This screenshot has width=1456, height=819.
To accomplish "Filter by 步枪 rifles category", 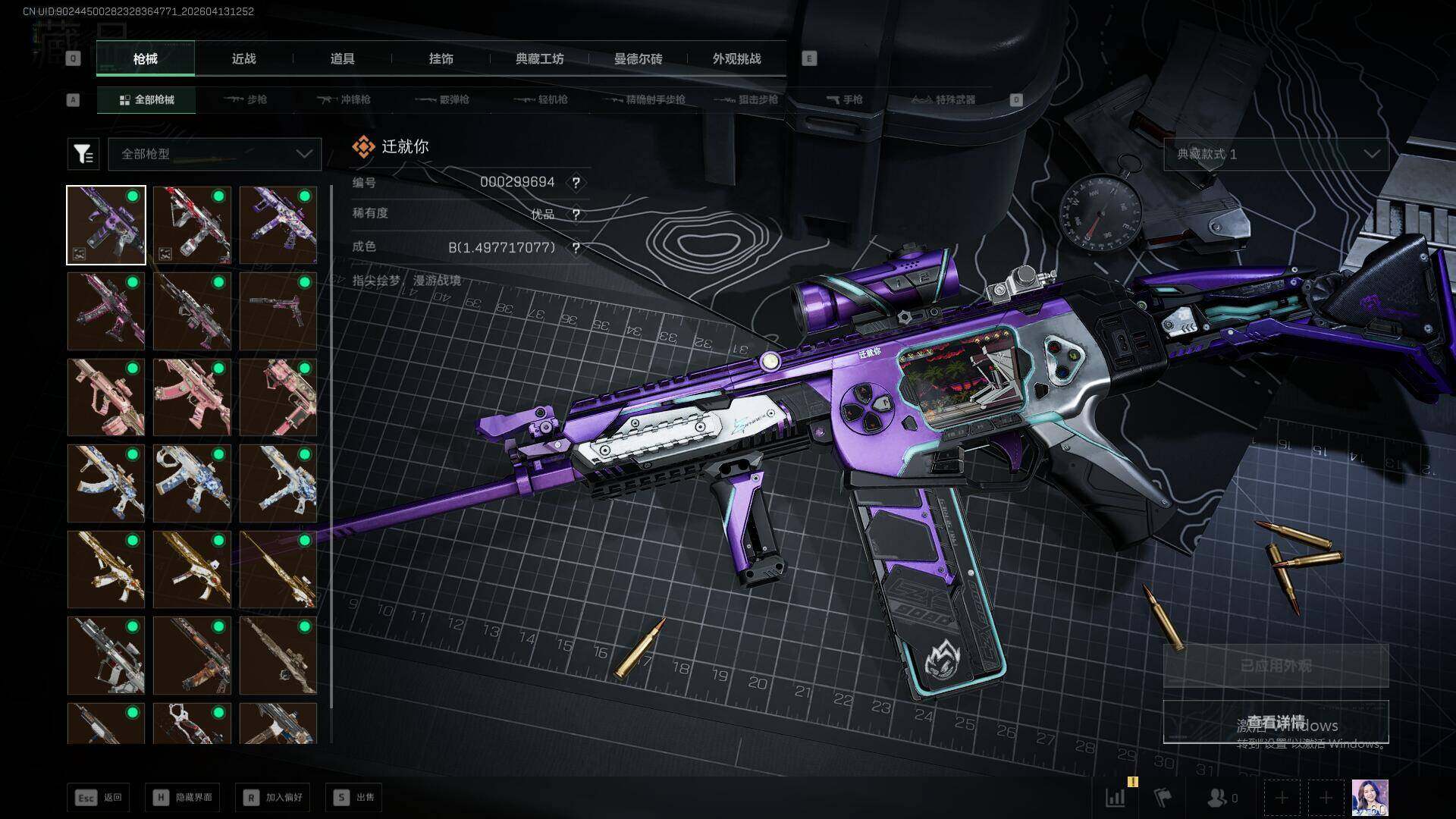I will pos(246,99).
